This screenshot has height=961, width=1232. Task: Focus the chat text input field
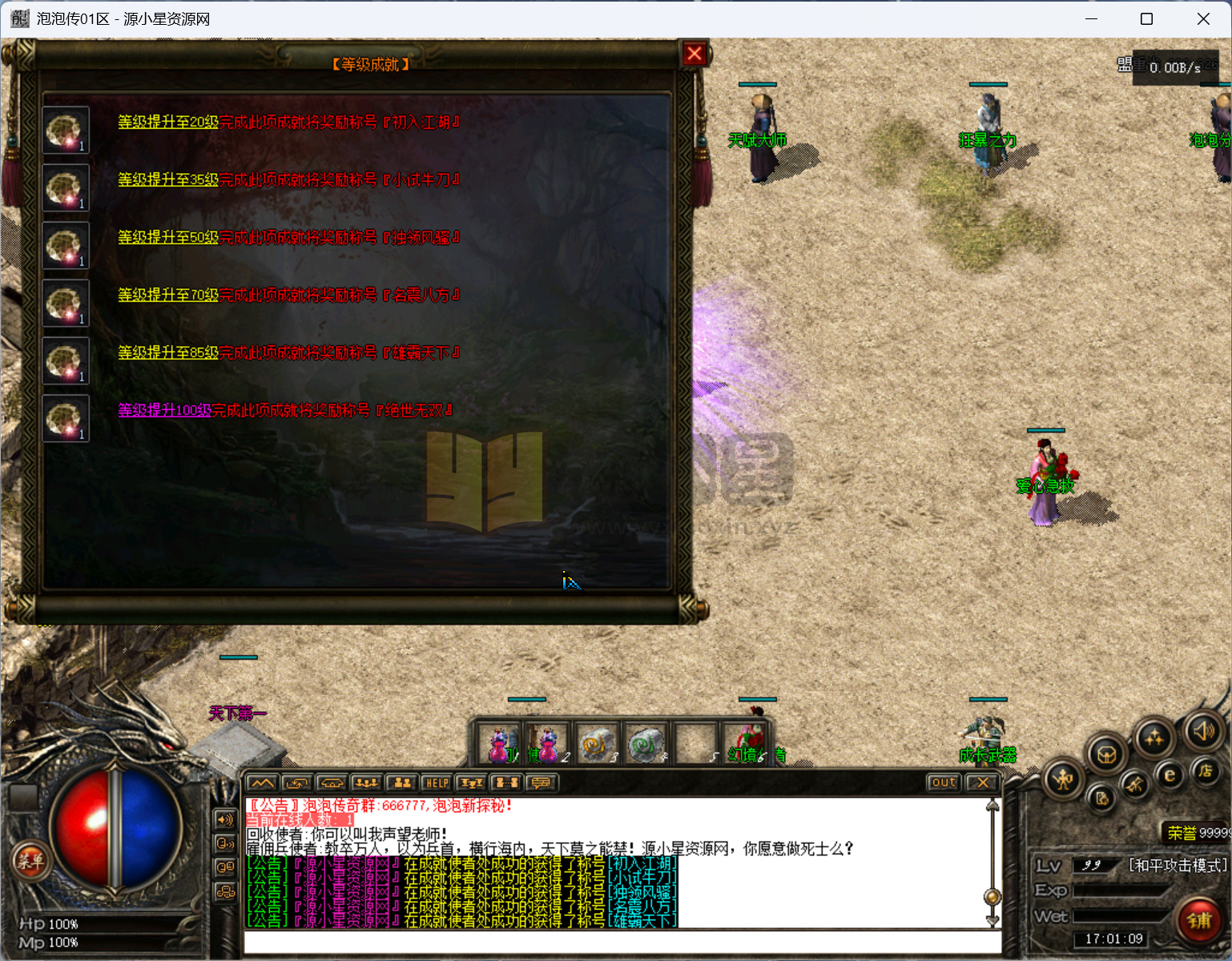(617, 943)
